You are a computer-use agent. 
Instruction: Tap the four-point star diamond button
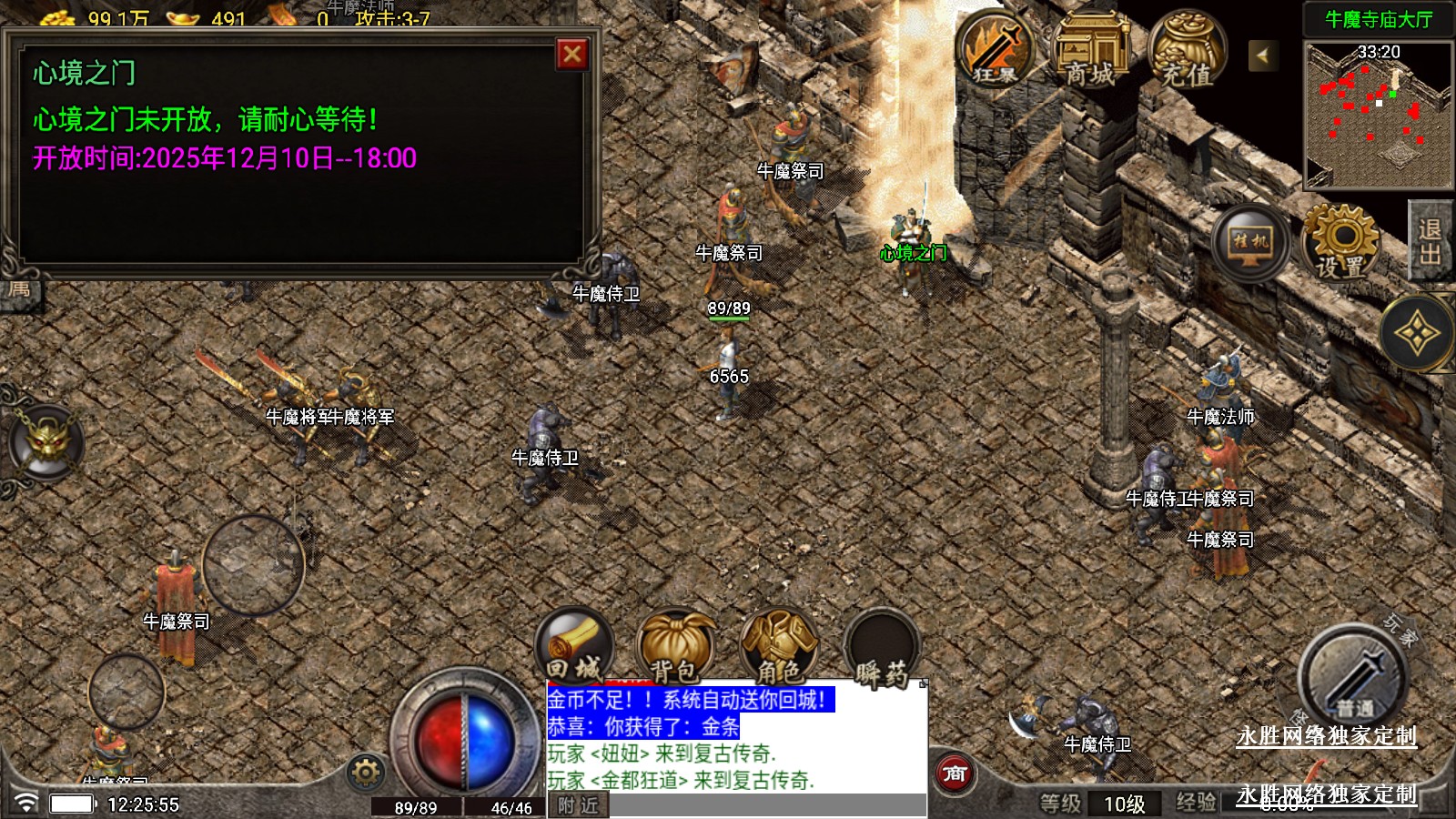click(x=1417, y=334)
